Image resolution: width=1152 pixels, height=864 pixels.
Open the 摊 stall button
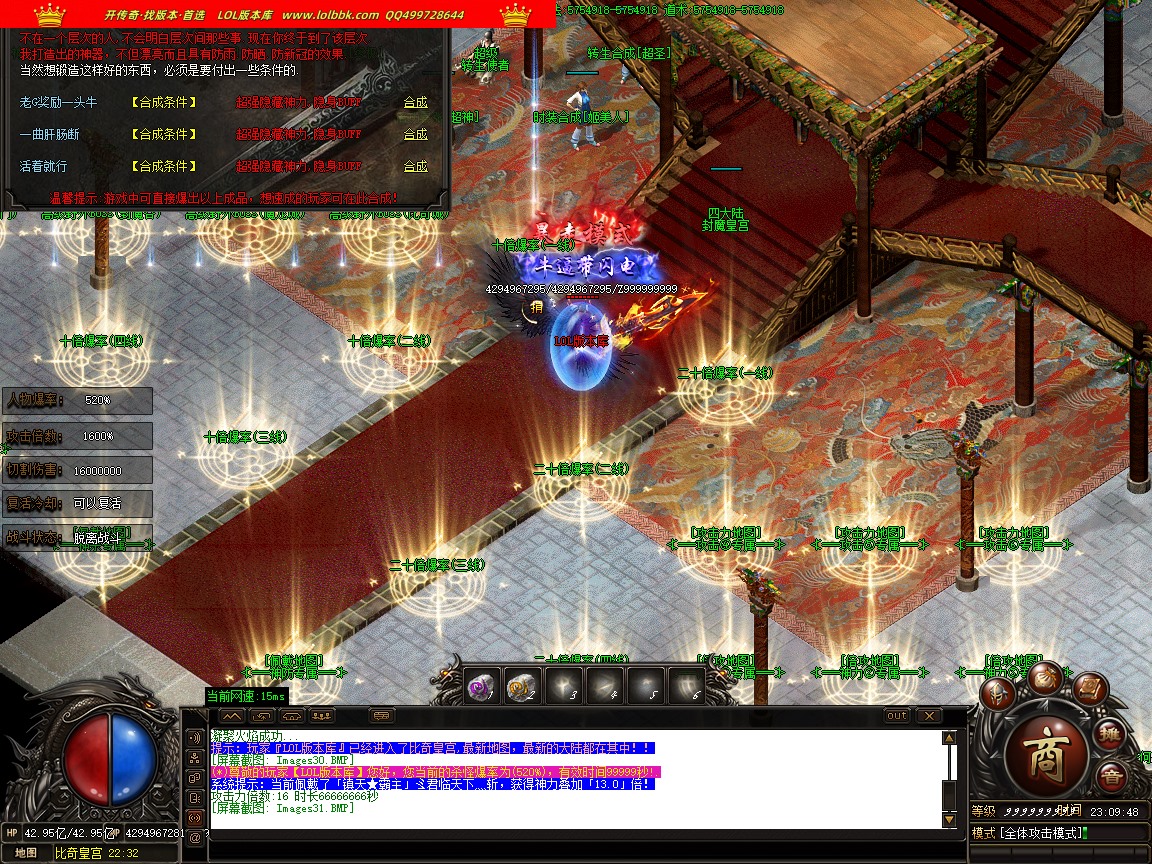[x=1112, y=735]
